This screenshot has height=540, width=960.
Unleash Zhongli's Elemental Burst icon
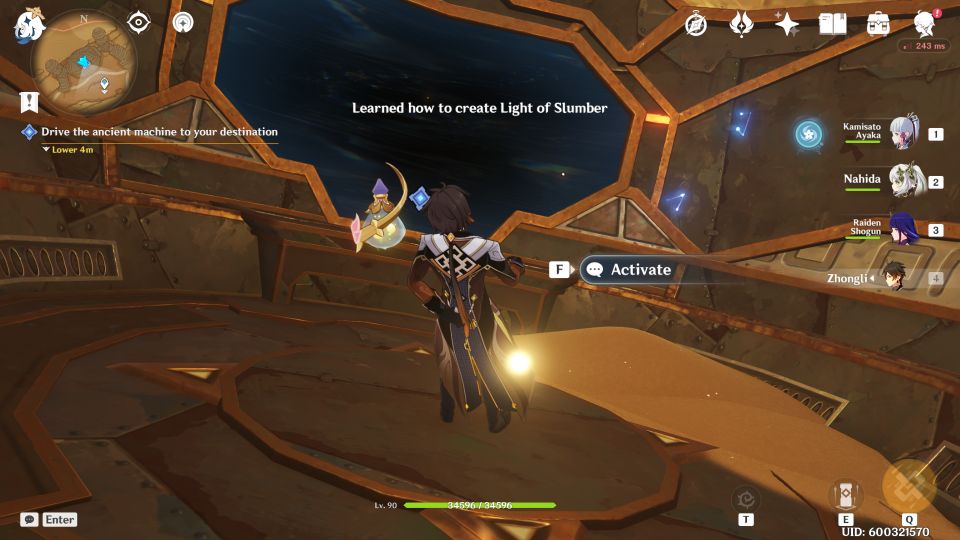pyautogui.click(x=908, y=487)
